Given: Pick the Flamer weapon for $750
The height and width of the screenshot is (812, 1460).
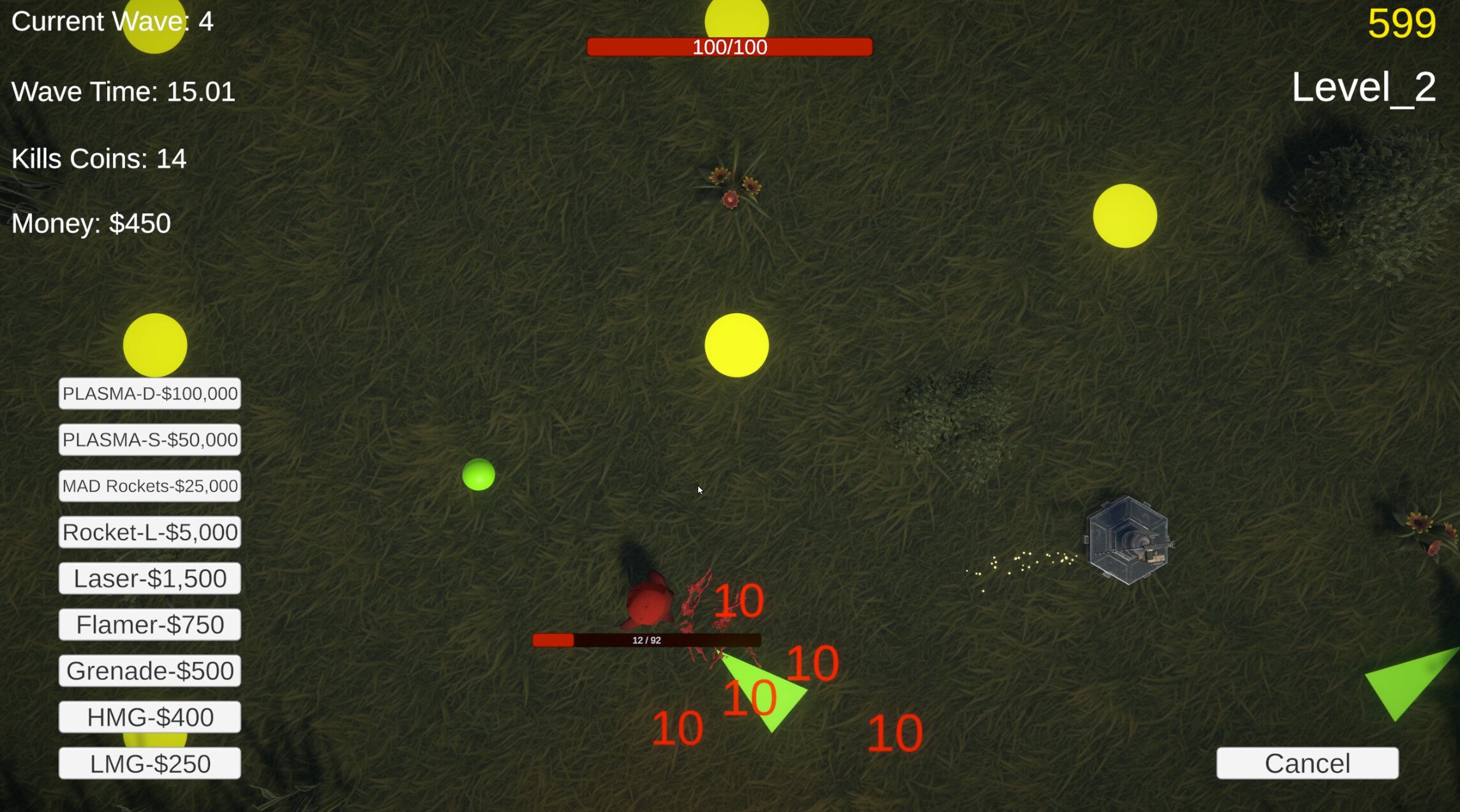Looking at the screenshot, I should click(149, 624).
